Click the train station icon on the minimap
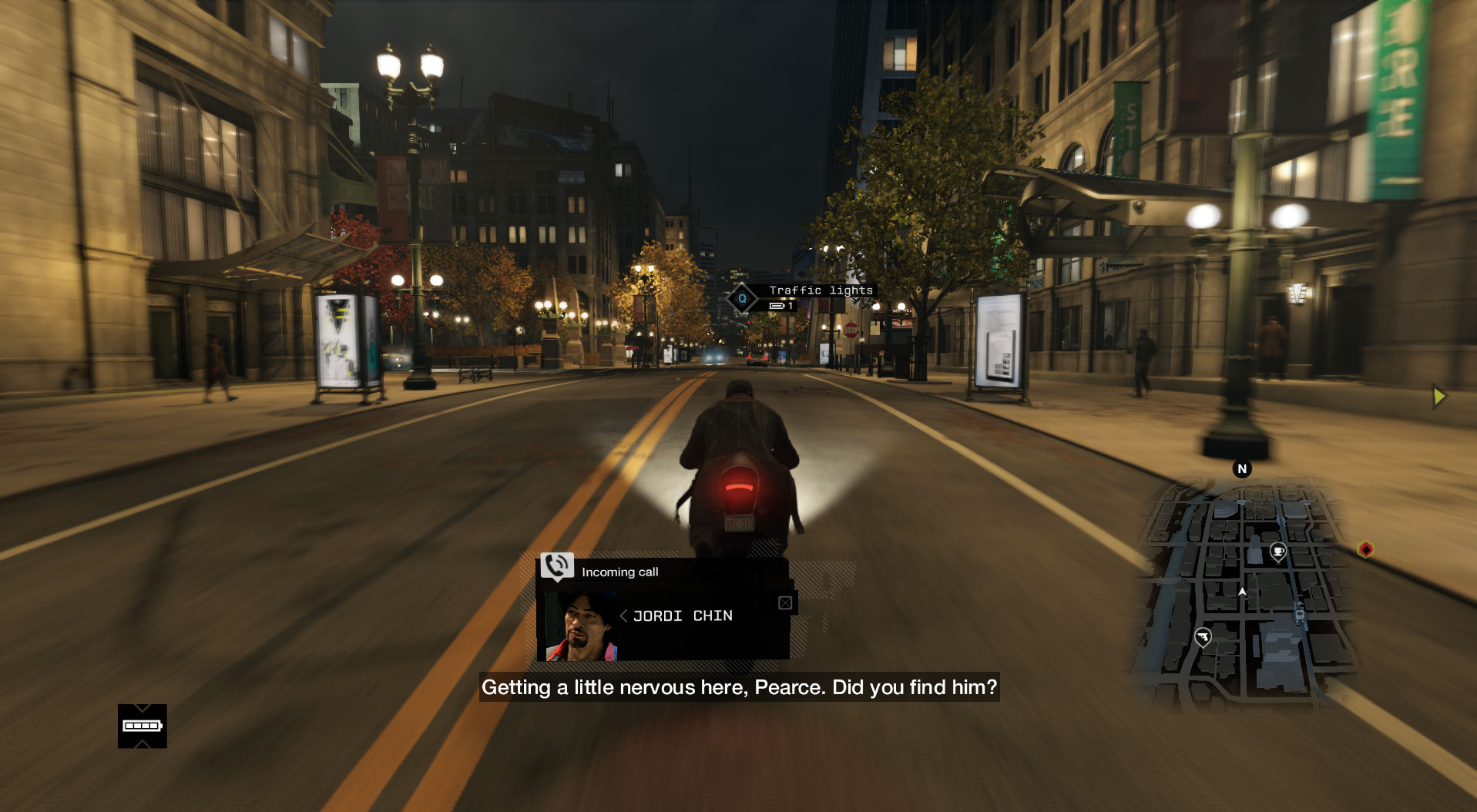1477x812 pixels. pyautogui.click(x=1300, y=616)
